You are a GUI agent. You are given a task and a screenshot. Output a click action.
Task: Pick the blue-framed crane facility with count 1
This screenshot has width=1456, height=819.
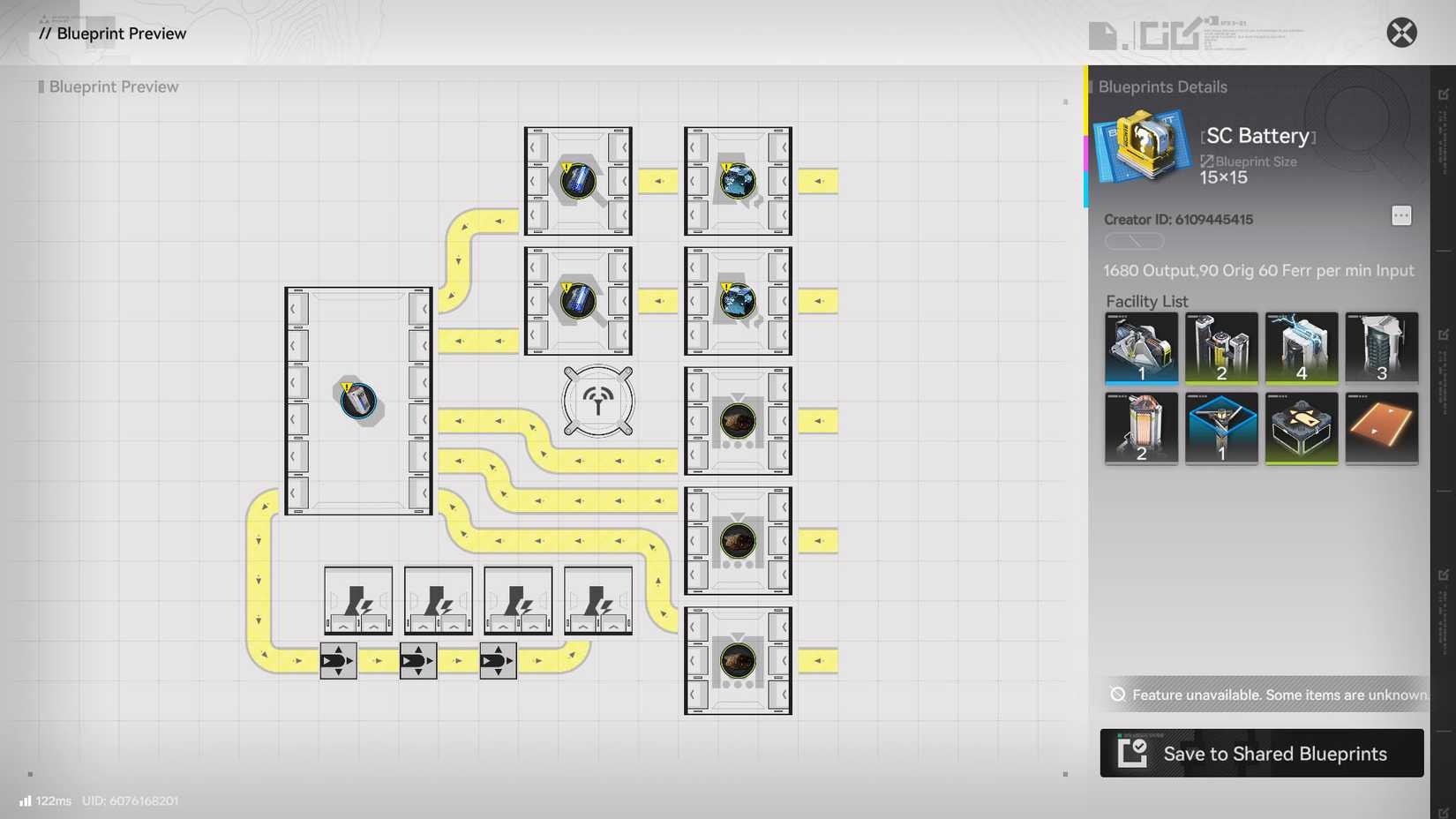point(1221,429)
